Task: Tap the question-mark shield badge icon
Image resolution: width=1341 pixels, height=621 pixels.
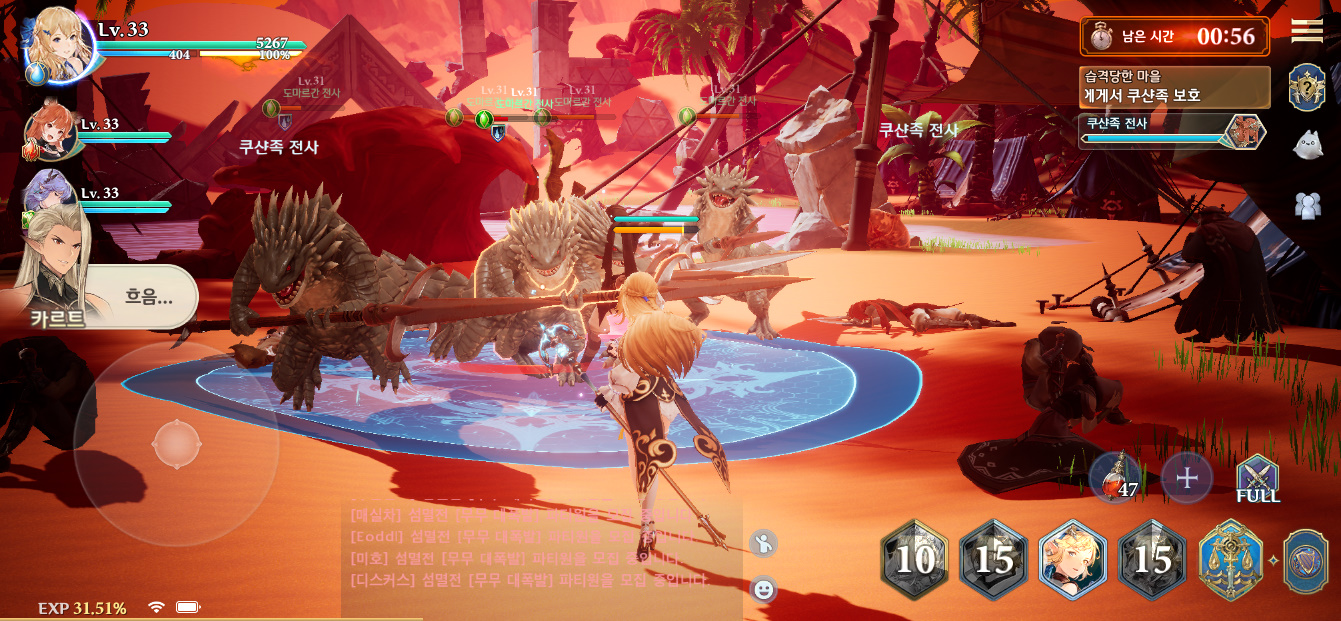Action: pos(1307,88)
